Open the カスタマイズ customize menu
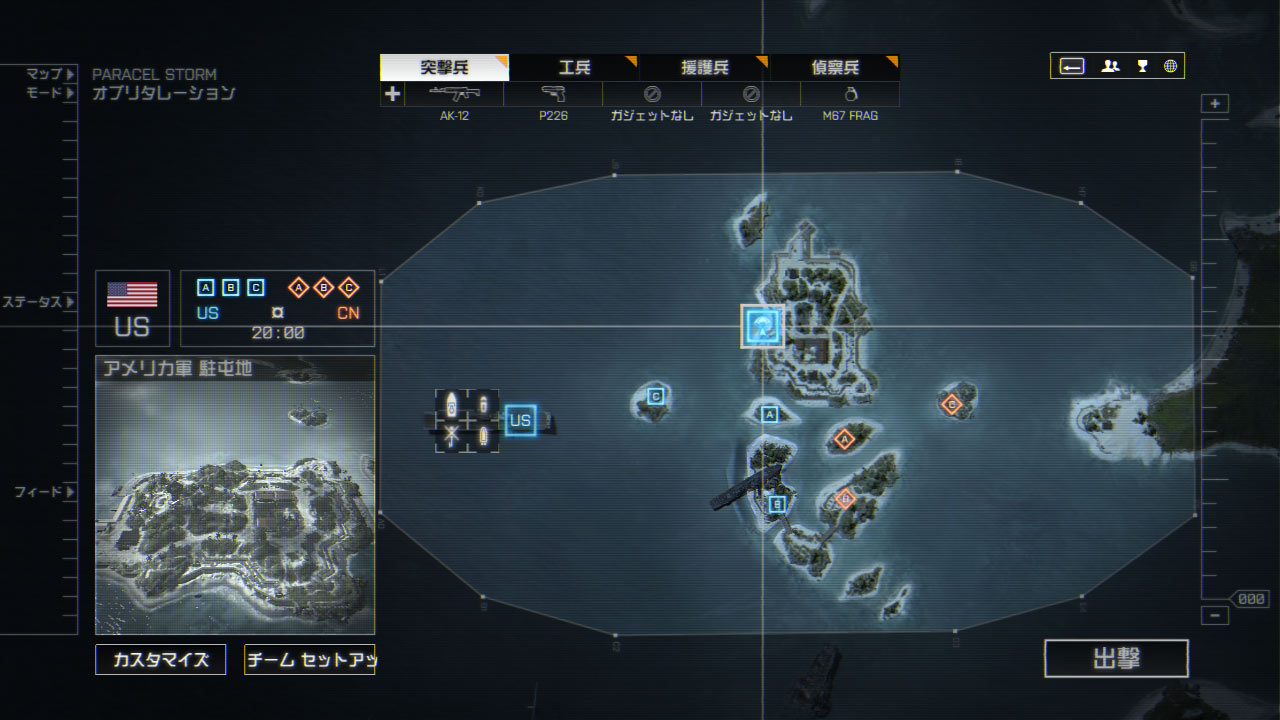This screenshot has width=1280, height=720. coord(160,660)
